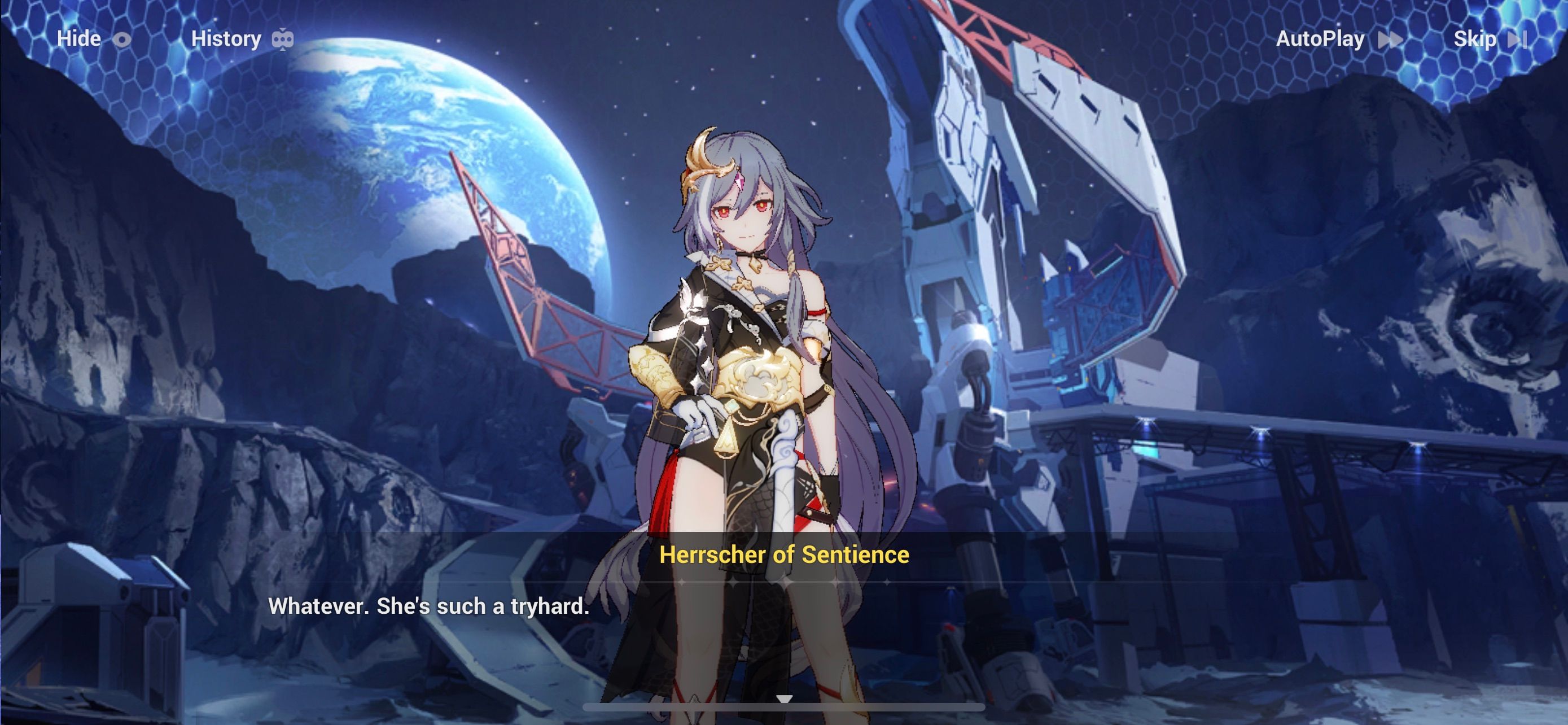Select Skip from the top menu bar

click(x=1477, y=39)
